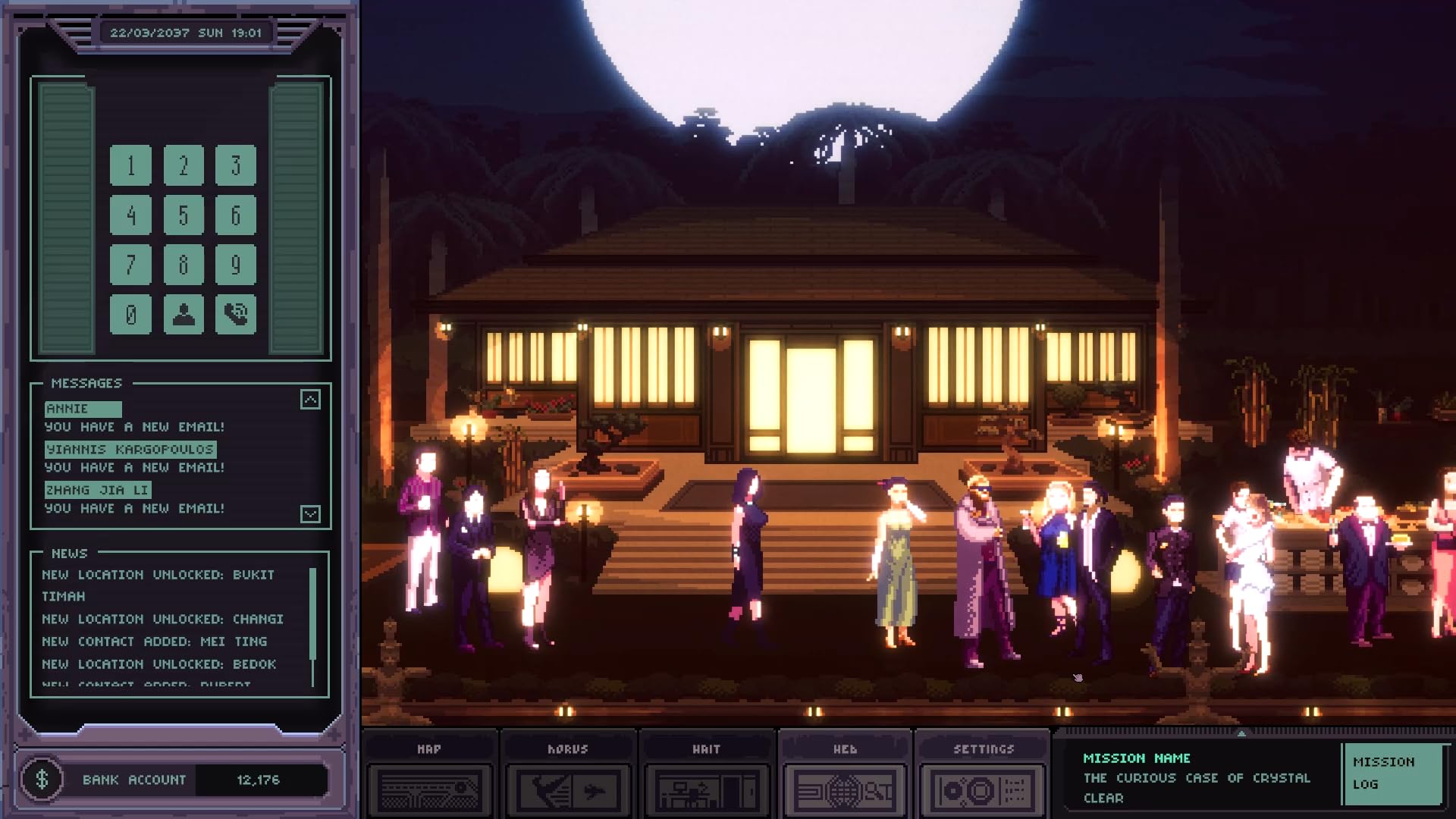Click the messages down arrow
The width and height of the screenshot is (1456, 819).
coord(310,514)
